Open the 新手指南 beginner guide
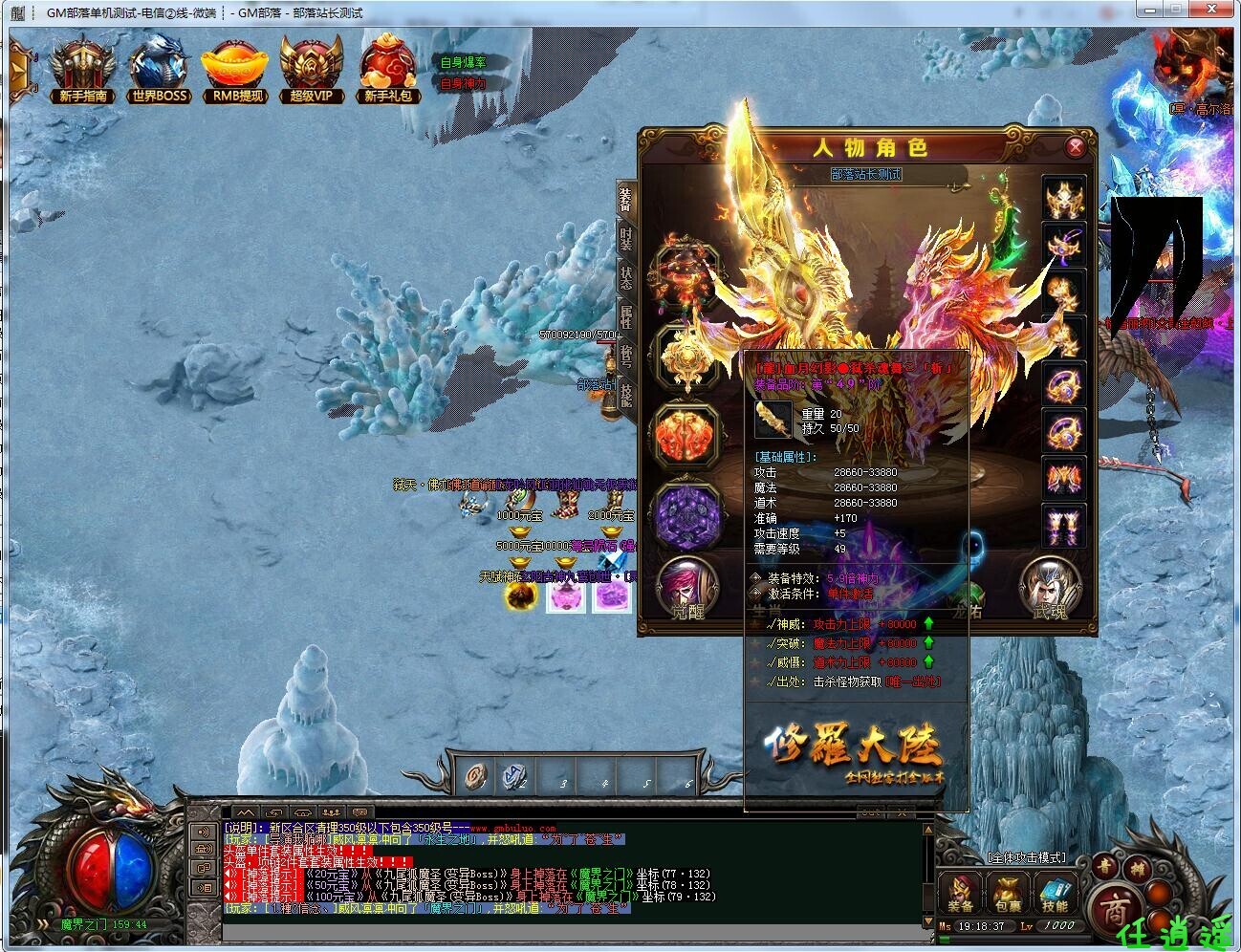The height and width of the screenshot is (952, 1241). 82,71
